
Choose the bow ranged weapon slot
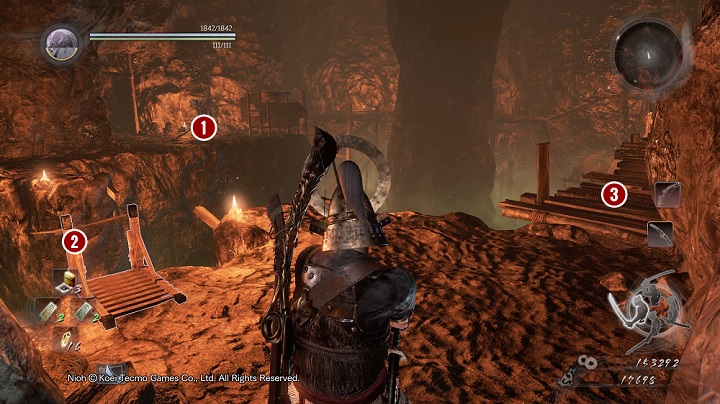pyautogui.click(x=666, y=193)
